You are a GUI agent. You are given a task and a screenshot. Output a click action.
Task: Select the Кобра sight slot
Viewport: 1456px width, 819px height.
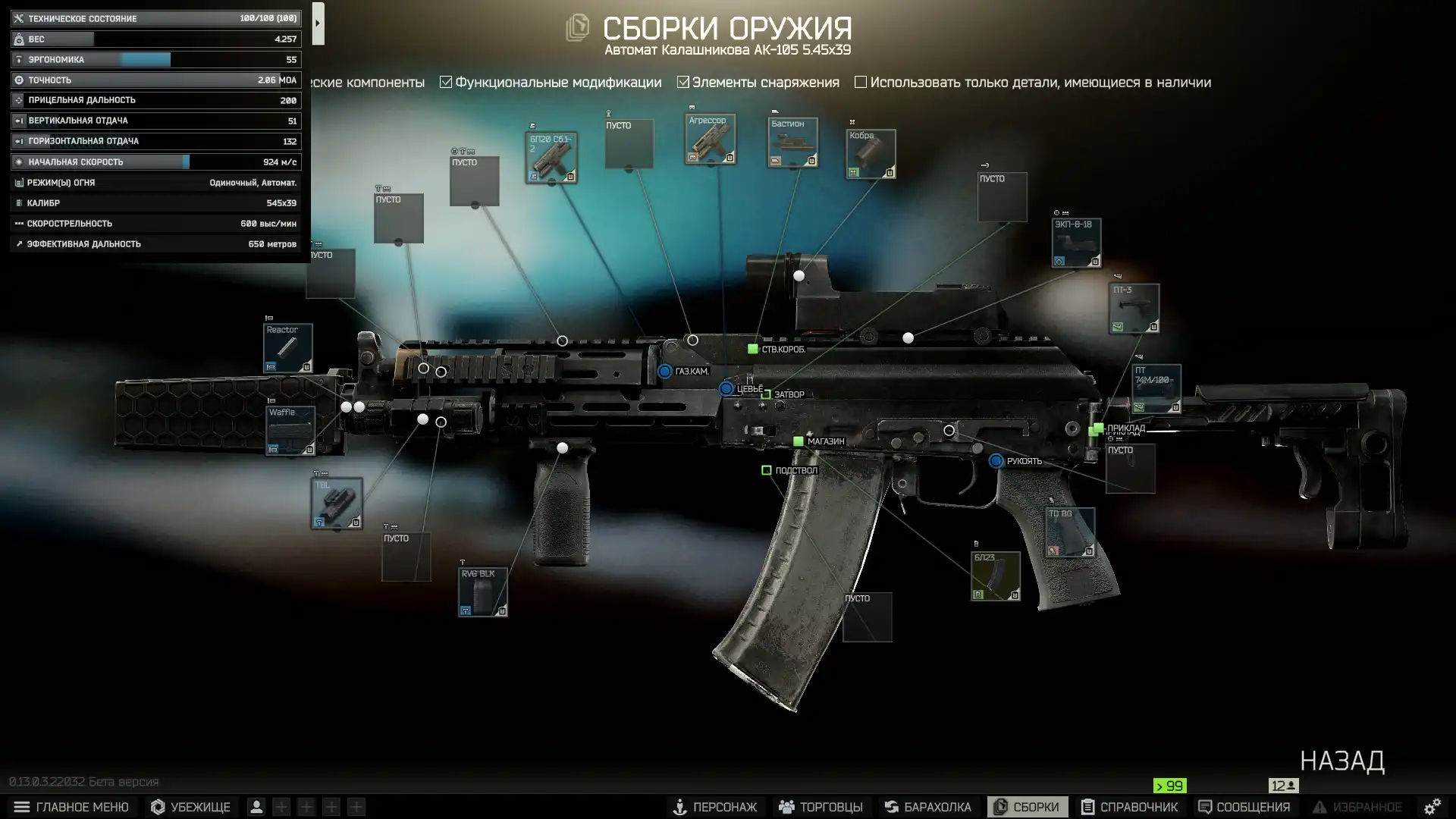click(871, 154)
